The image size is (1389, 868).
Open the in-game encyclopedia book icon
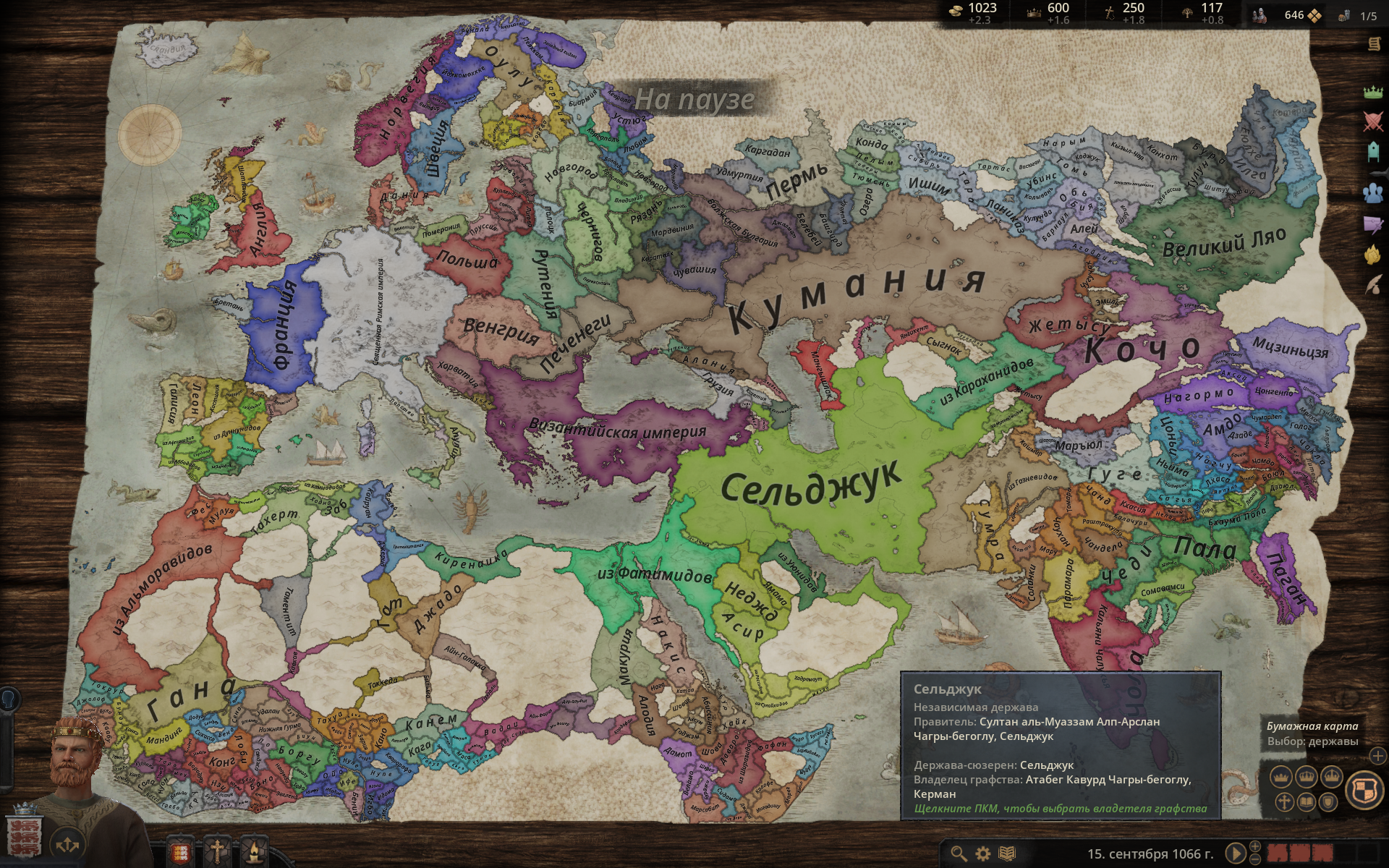(x=1006, y=854)
